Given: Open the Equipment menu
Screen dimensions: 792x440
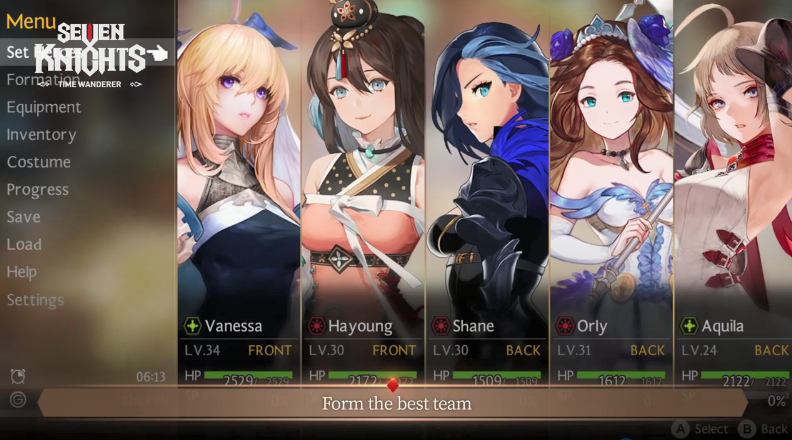Looking at the screenshot, I should click(x=44, y=107).
